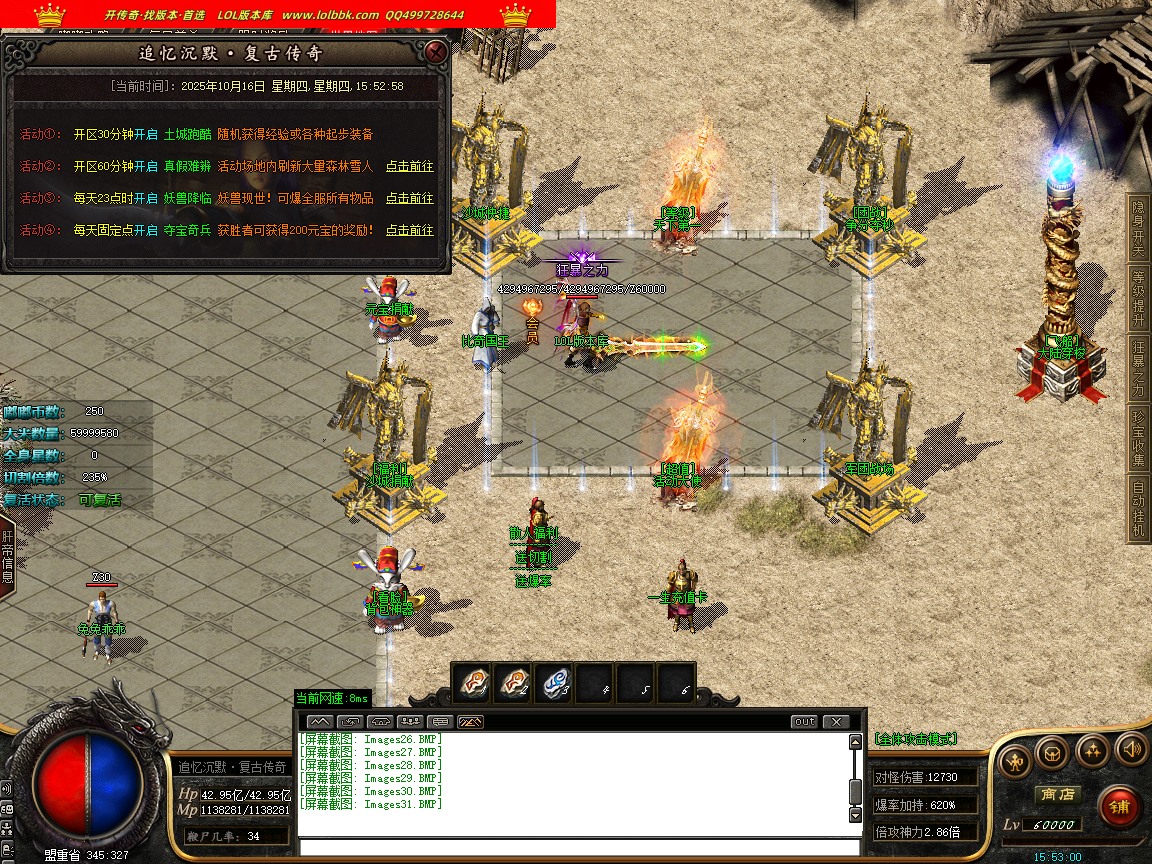Viewport: 1152px width, 864px height.
Task: Use the blue rune in hotbar slot 3
Action: click(x=556, y=683)
